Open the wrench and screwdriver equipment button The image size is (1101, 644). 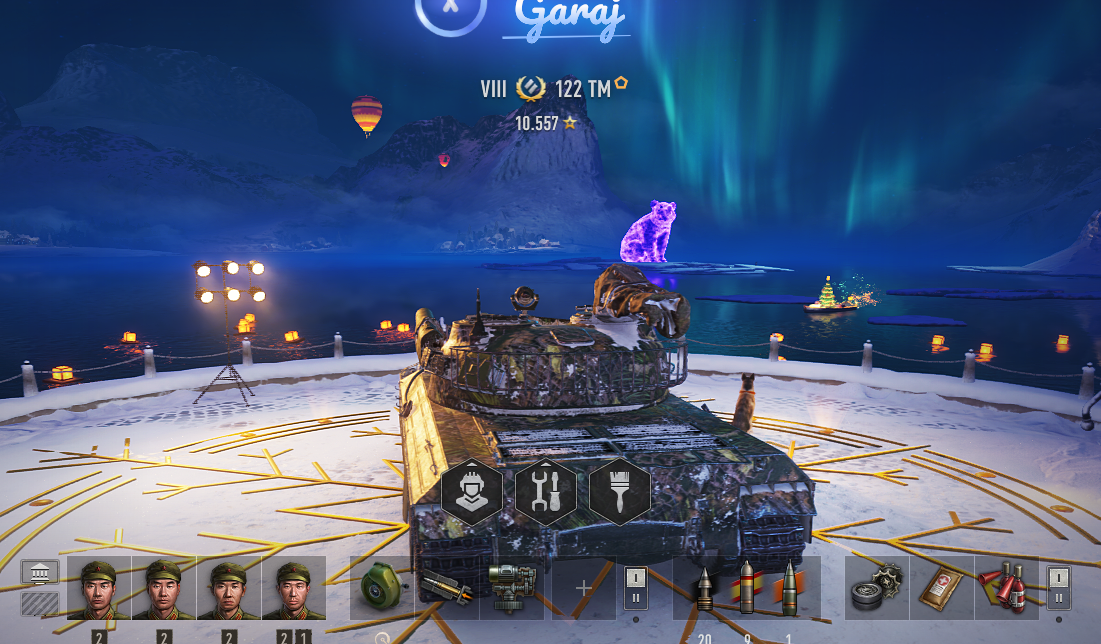(546, 492)
